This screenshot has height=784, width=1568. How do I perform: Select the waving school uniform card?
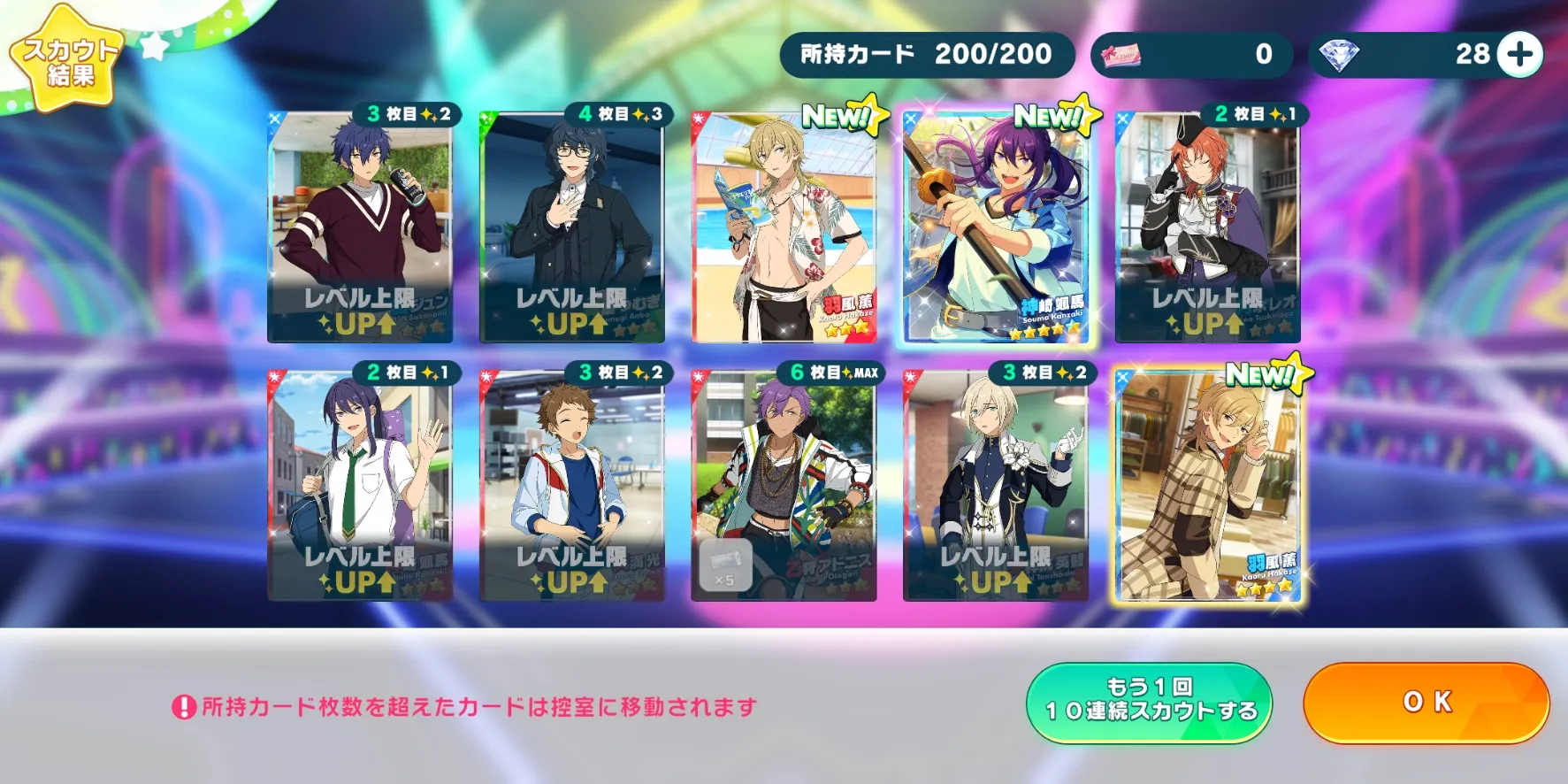pos(360,486)
